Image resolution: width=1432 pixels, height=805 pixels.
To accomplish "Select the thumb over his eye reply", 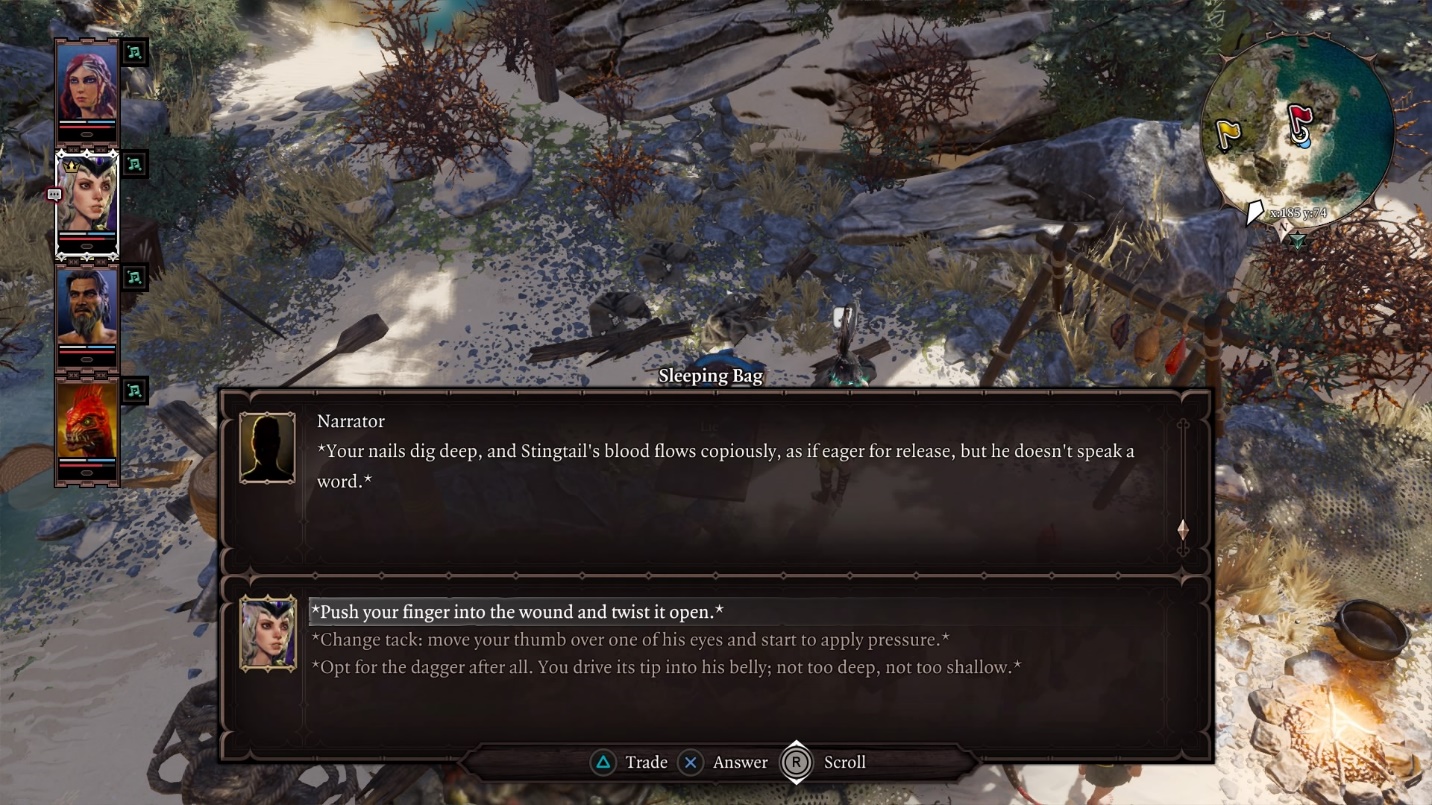I will pos(630,640).
